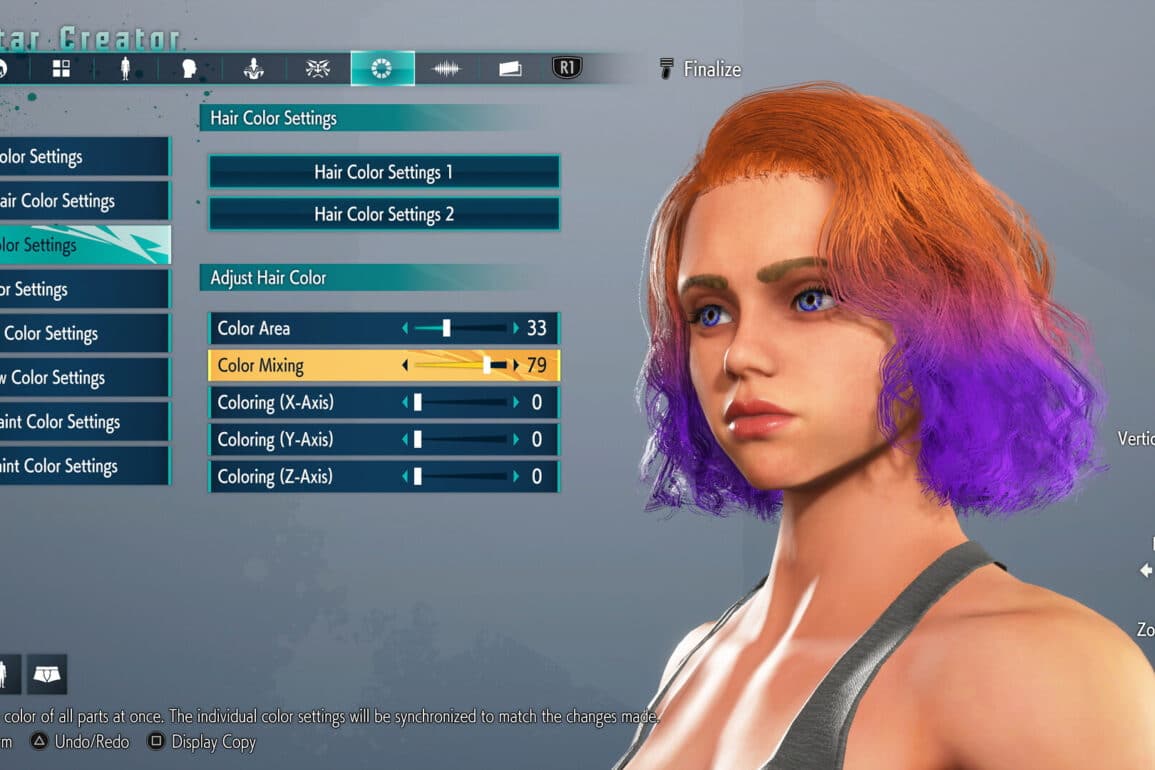Increase Coloring (Z-Axis) with right arrow
Viewport: 1155px width, 770px height.
pyautogui.click(x=516, y=476)
